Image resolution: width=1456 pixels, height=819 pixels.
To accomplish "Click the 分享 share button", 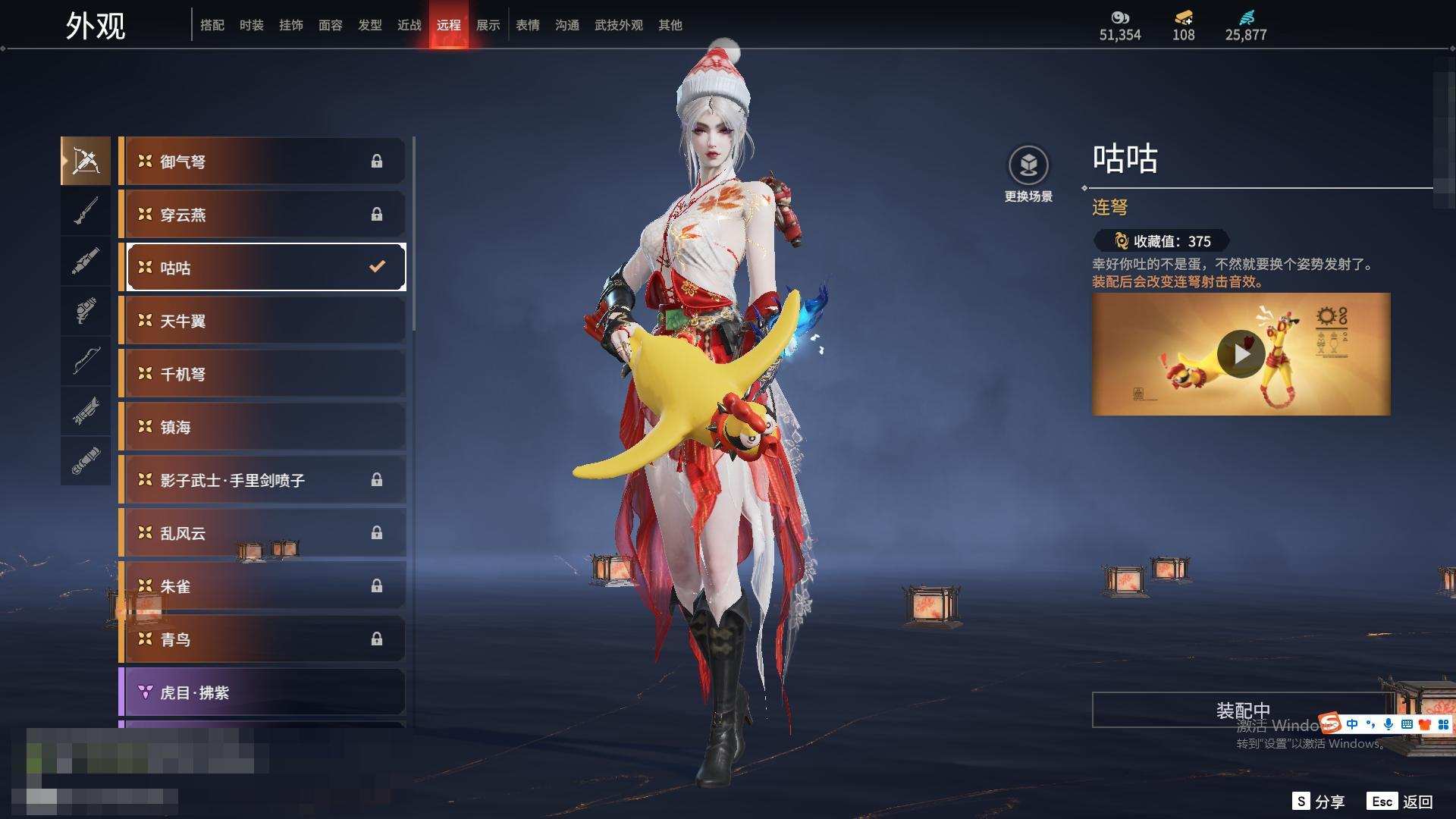I will (1319, 802).
